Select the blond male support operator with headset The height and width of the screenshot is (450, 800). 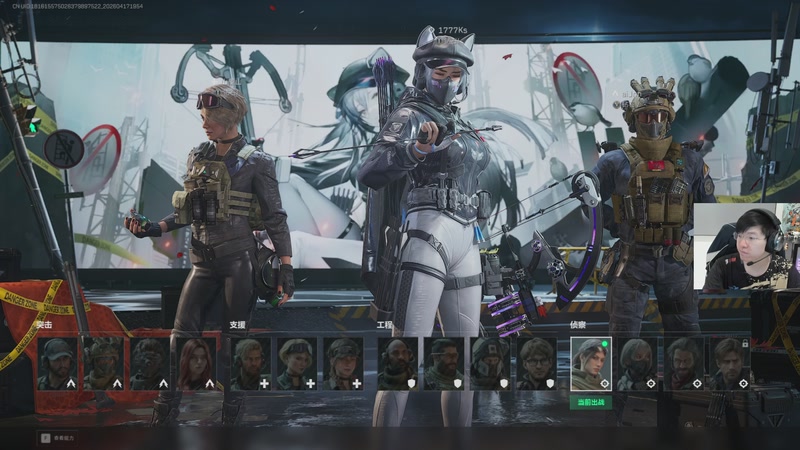coord(250,363)
